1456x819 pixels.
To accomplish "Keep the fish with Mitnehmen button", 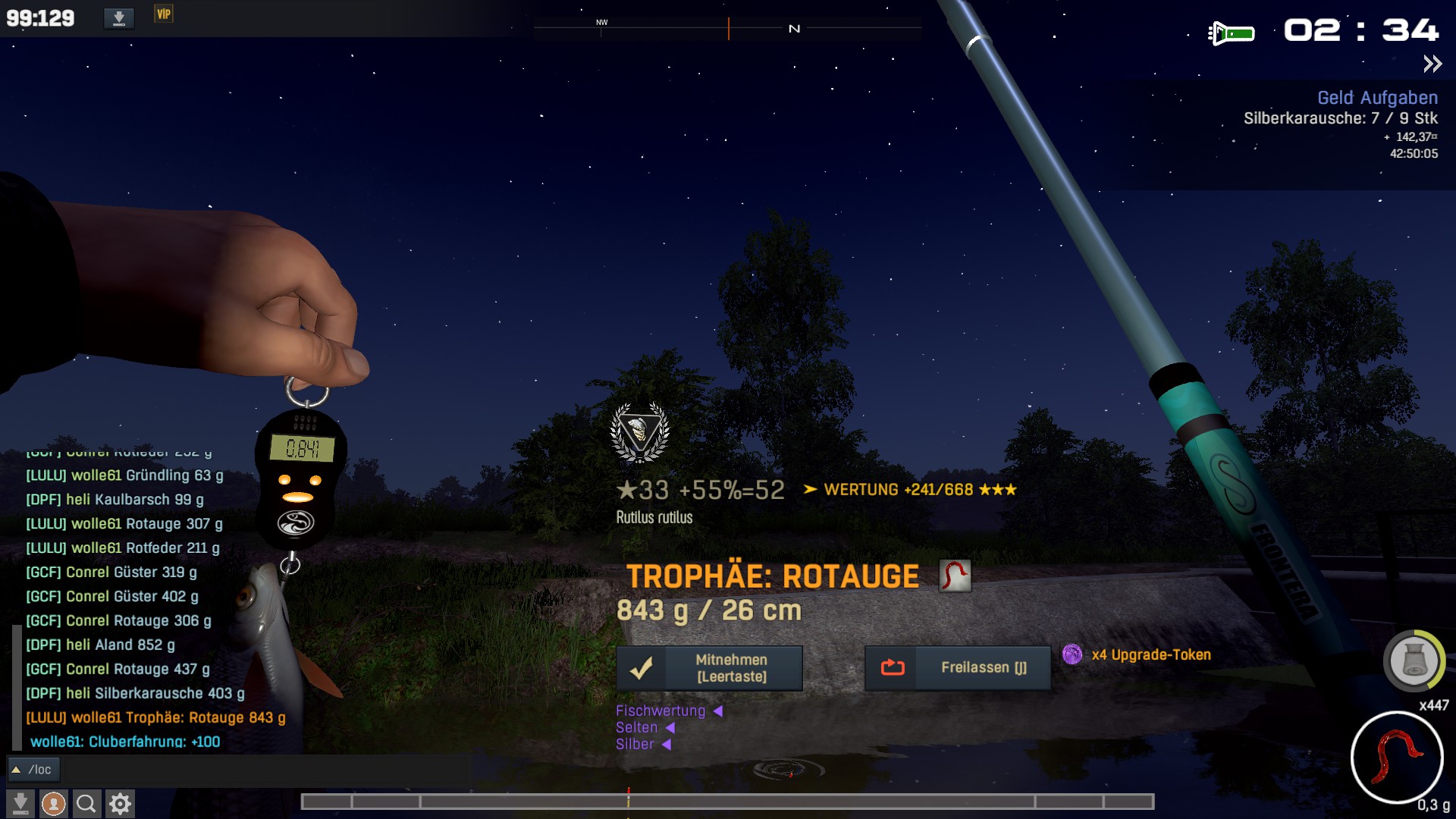I will pos(709,668).
